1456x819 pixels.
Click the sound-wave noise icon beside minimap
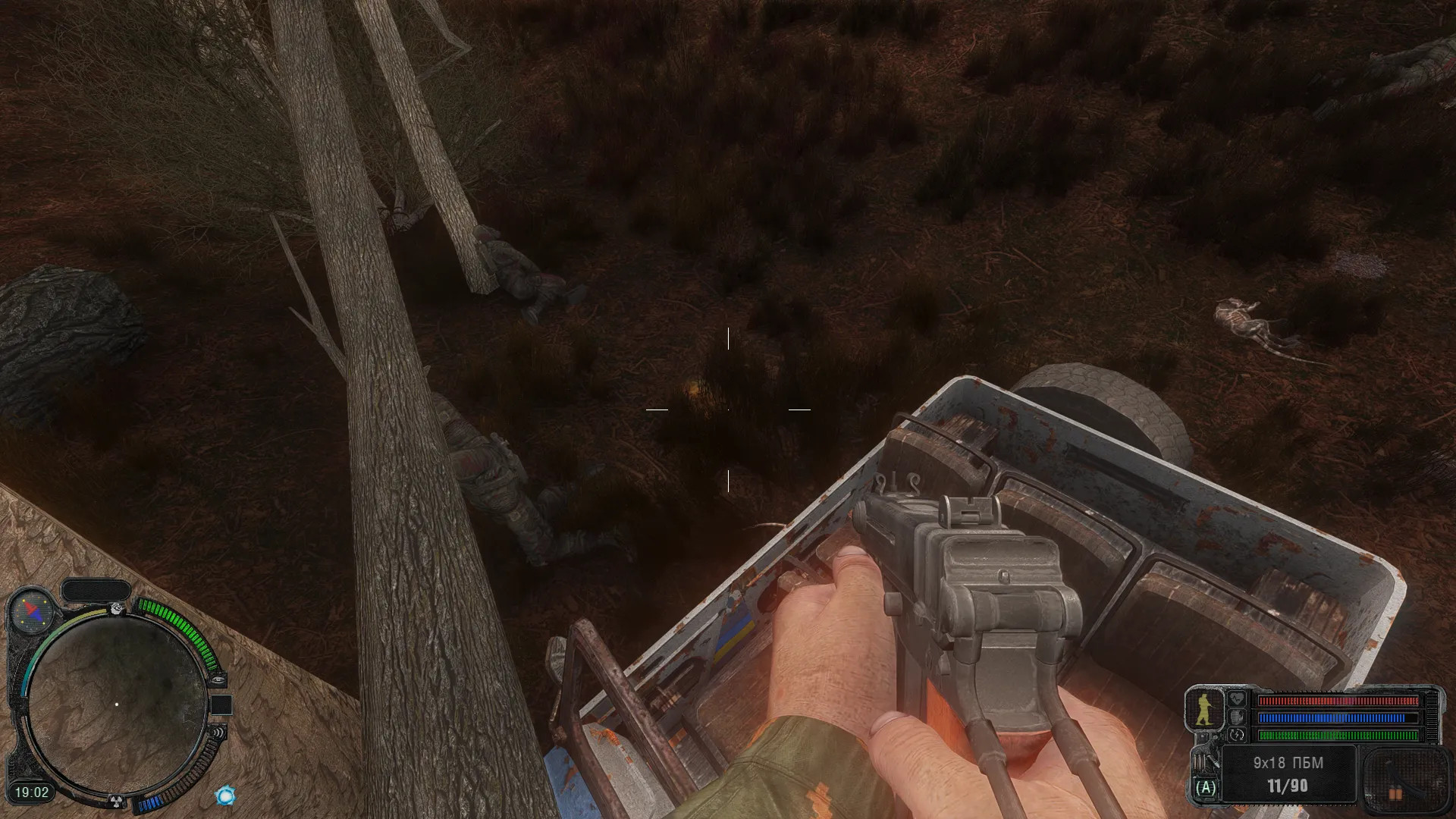218,733
